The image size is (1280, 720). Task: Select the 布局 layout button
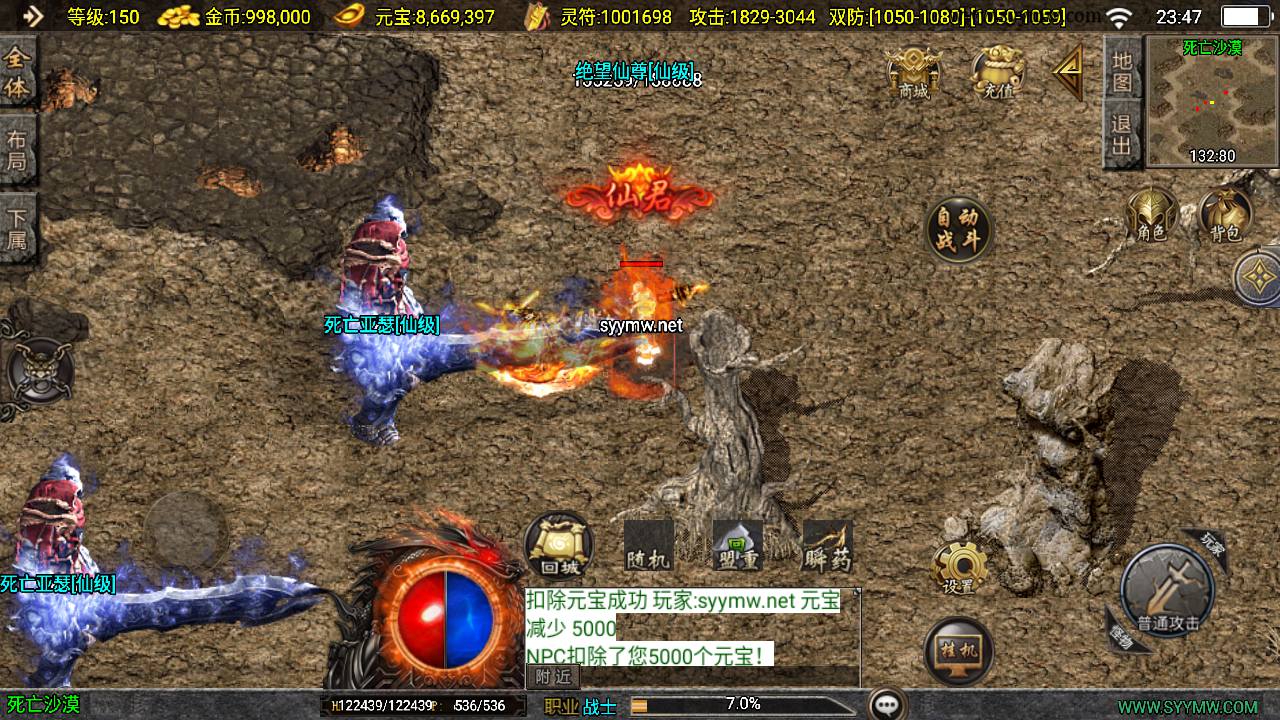point(17,149)
